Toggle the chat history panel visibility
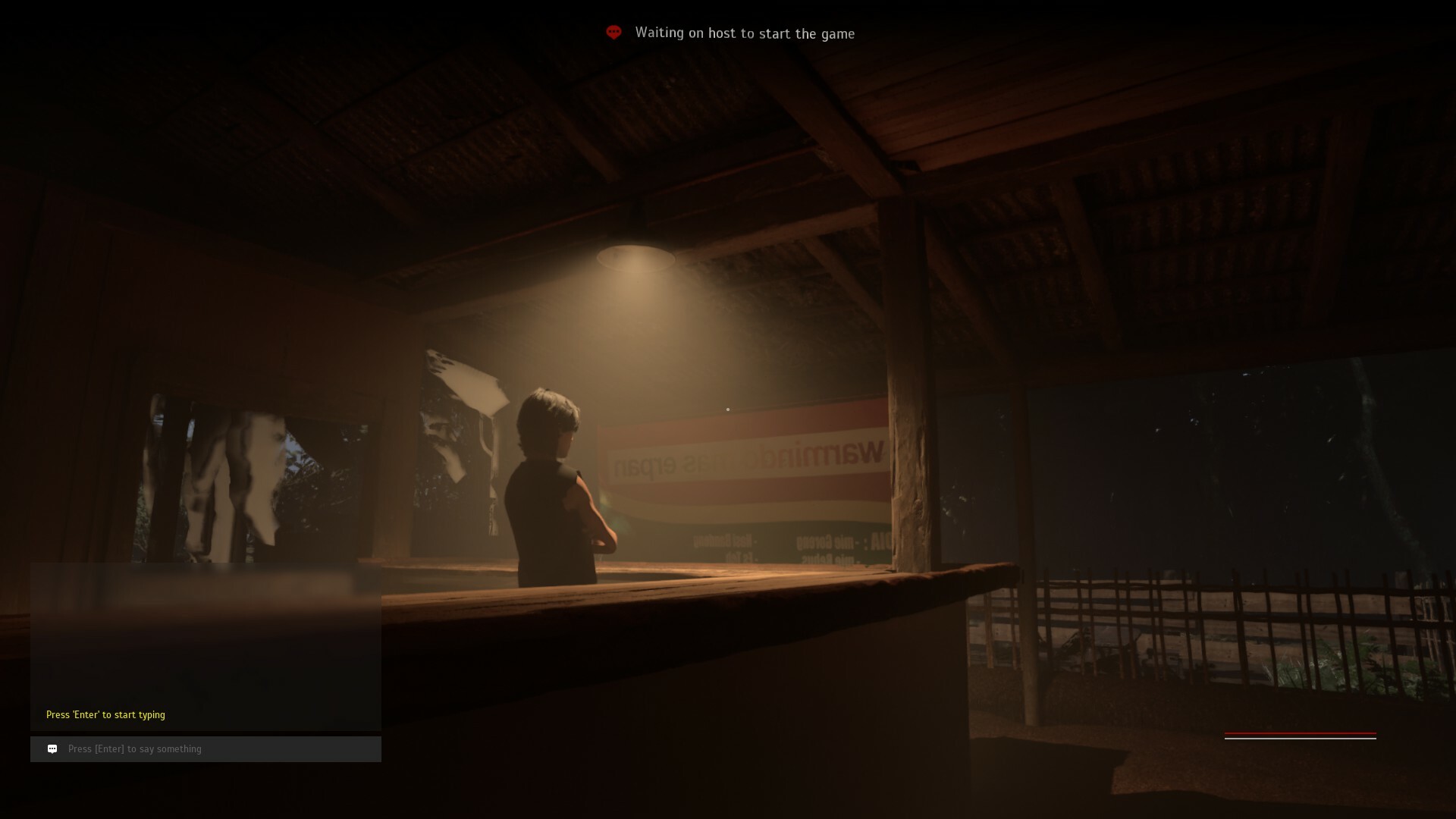The height and width of the screenshot is (819, 1456). (x=205, y=645)
